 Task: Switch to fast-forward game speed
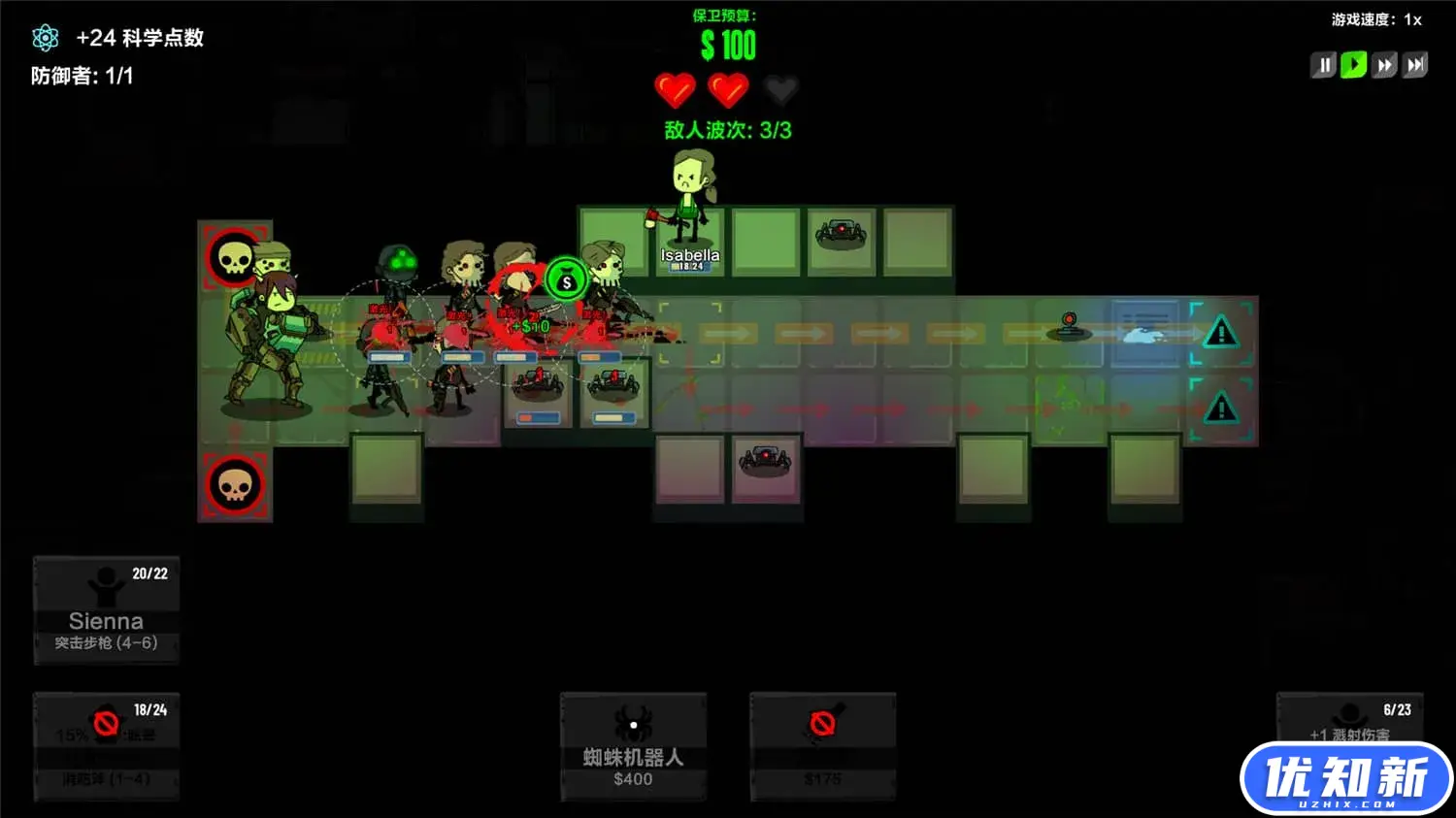click(x=1384, y=65)
